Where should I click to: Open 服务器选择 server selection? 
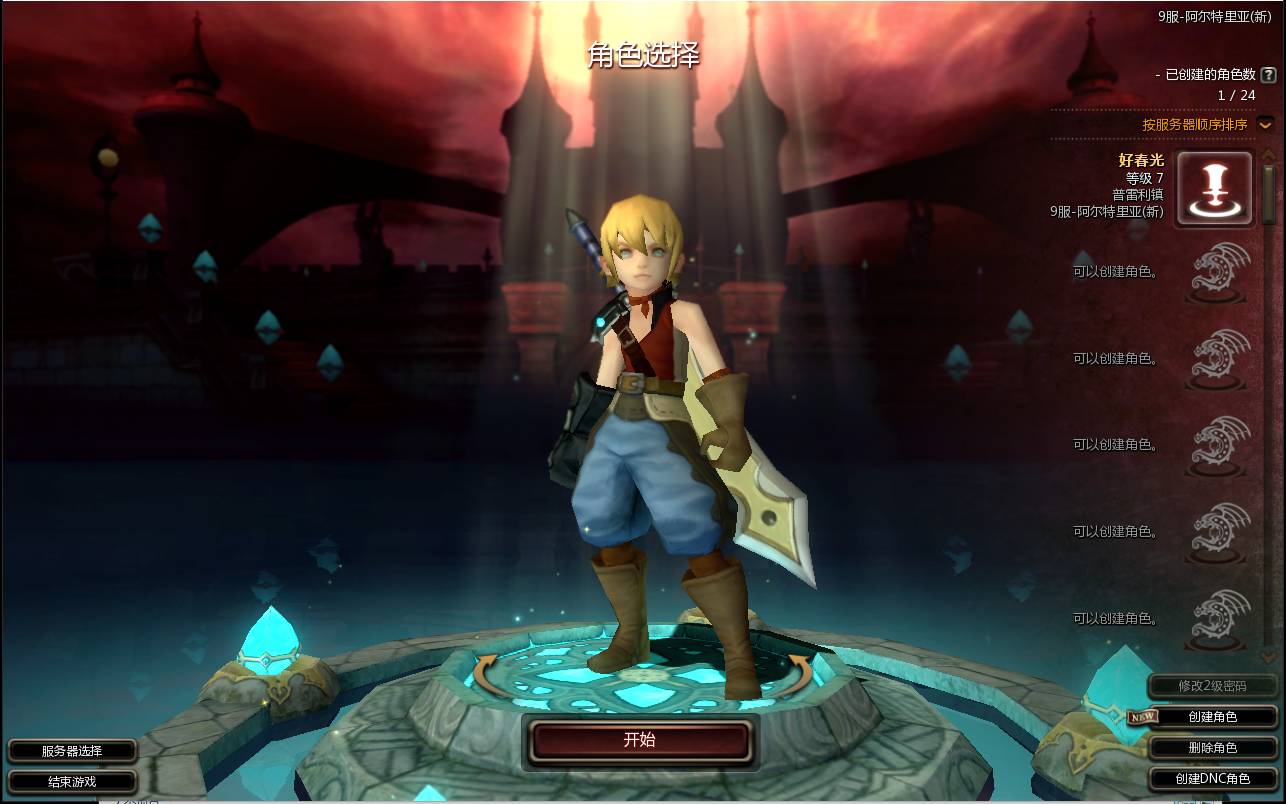click(x=72, y=751)
